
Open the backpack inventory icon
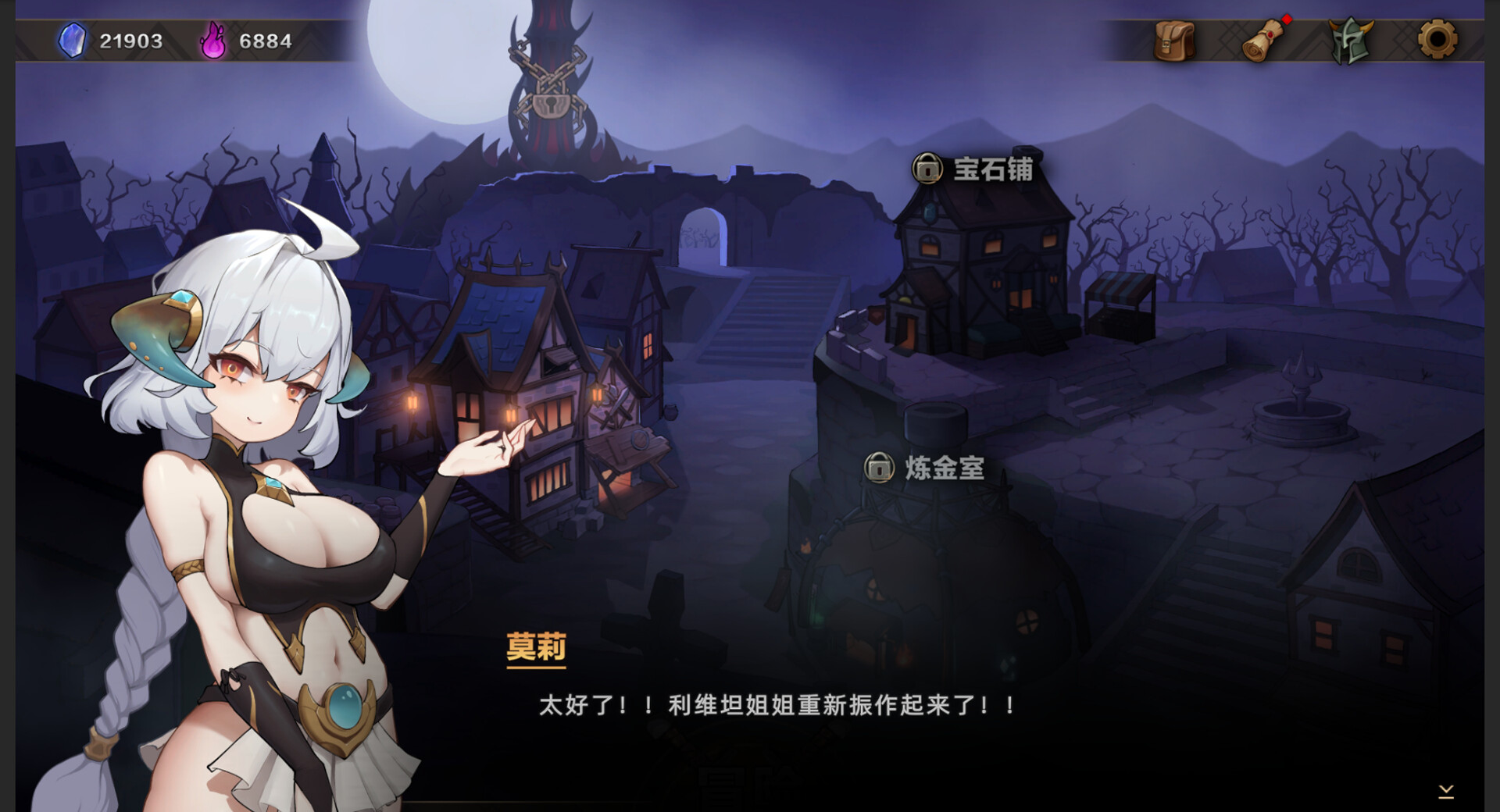coord(1173,41)
